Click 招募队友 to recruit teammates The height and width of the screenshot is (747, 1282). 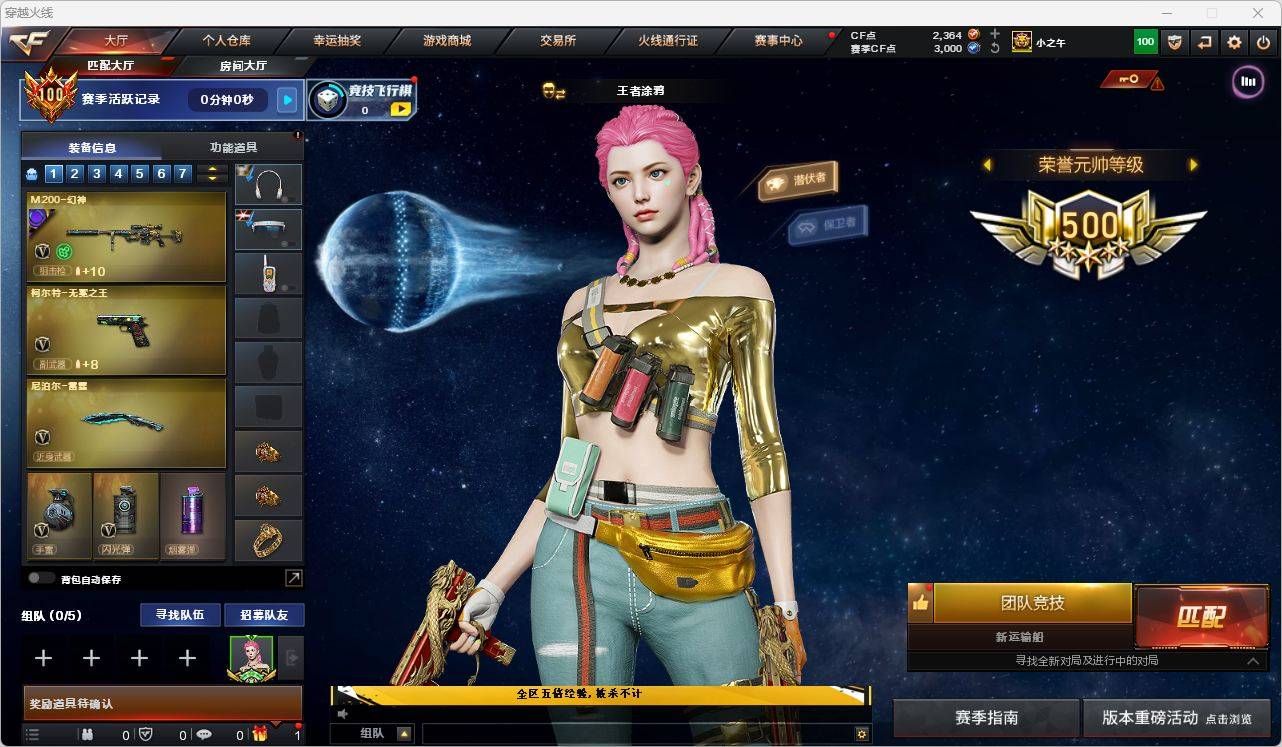pyautogui.click(x=264, y=615)
